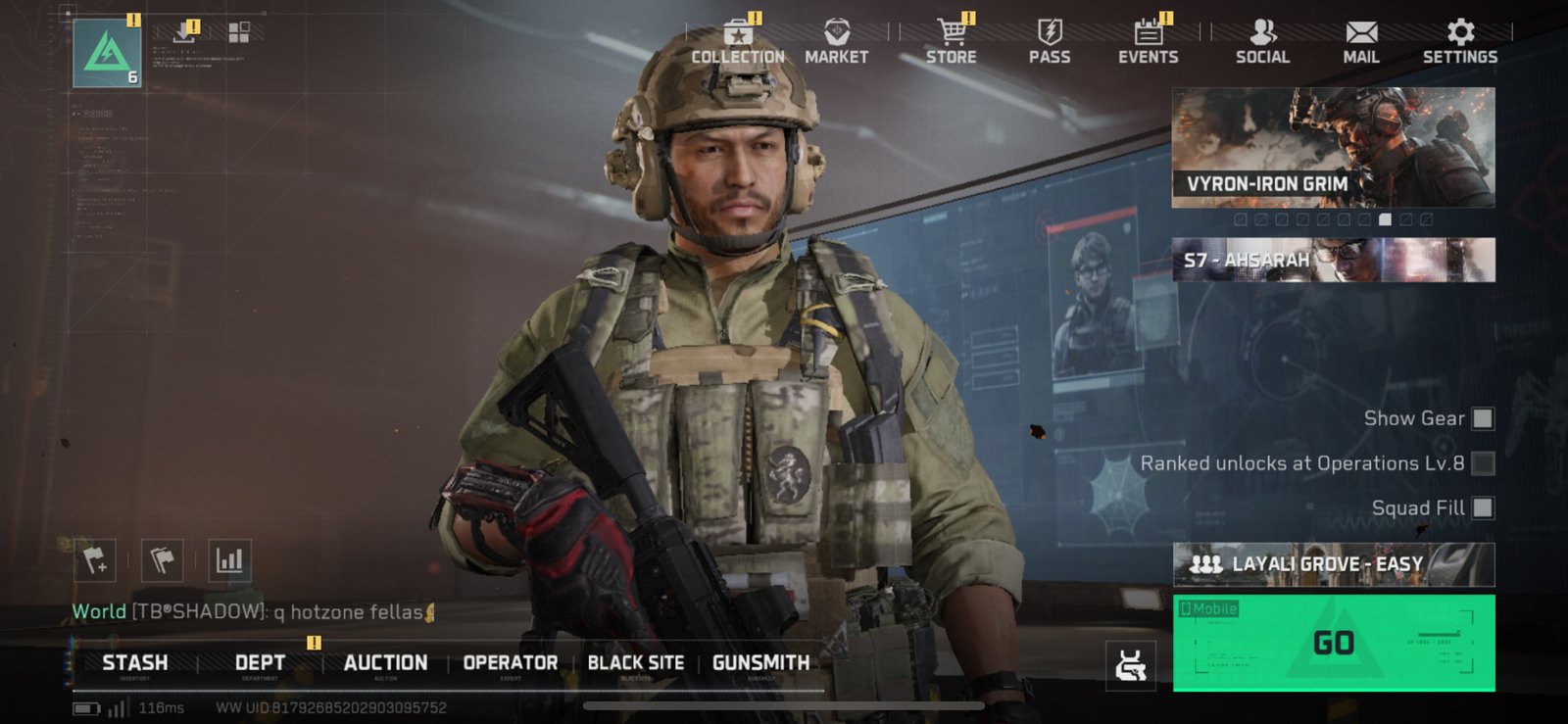Open the Dept tab

coord(260,663)
